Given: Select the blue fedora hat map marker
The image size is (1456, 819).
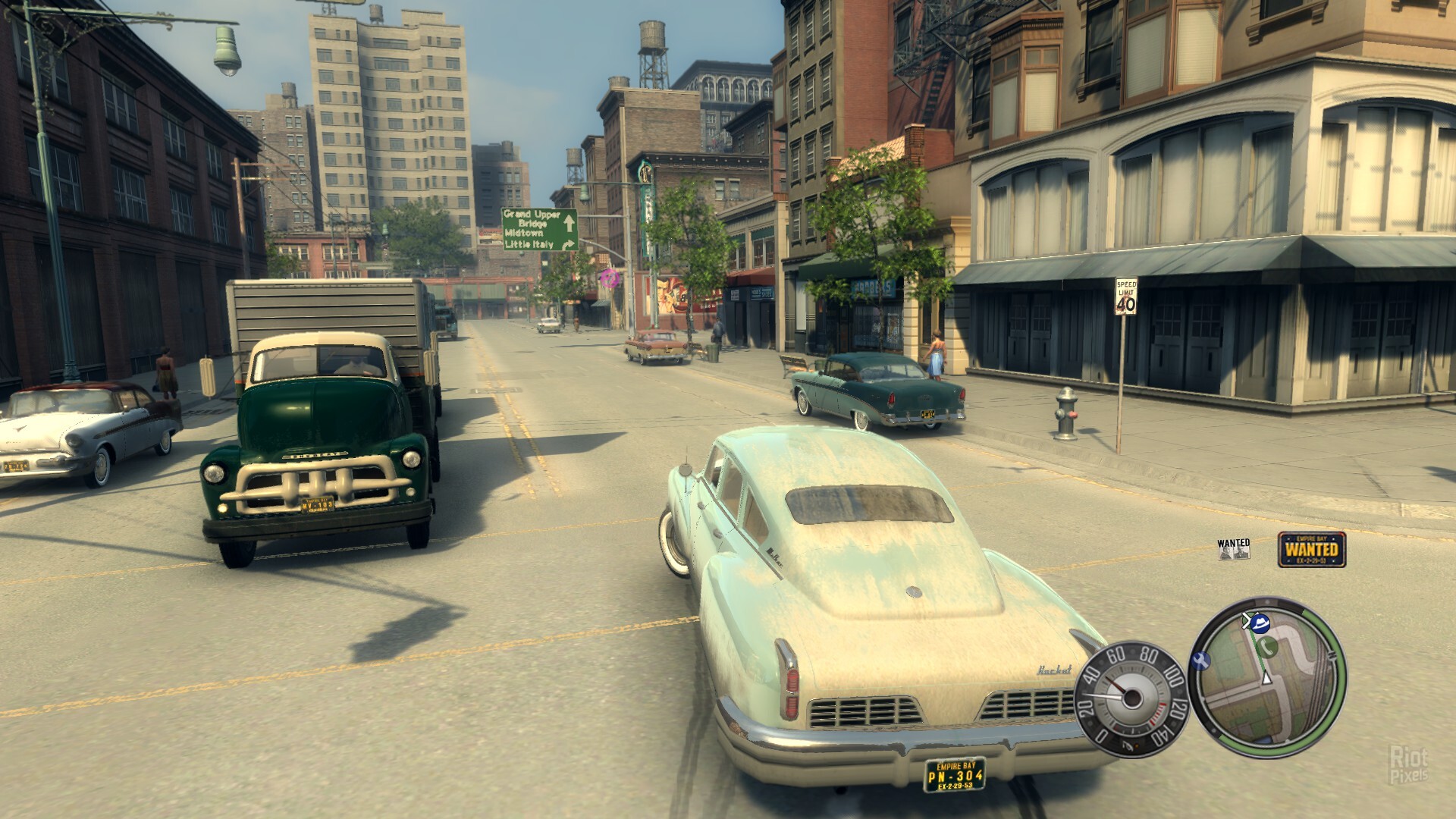Looking at the screenshot, I should pos(1260,623).
